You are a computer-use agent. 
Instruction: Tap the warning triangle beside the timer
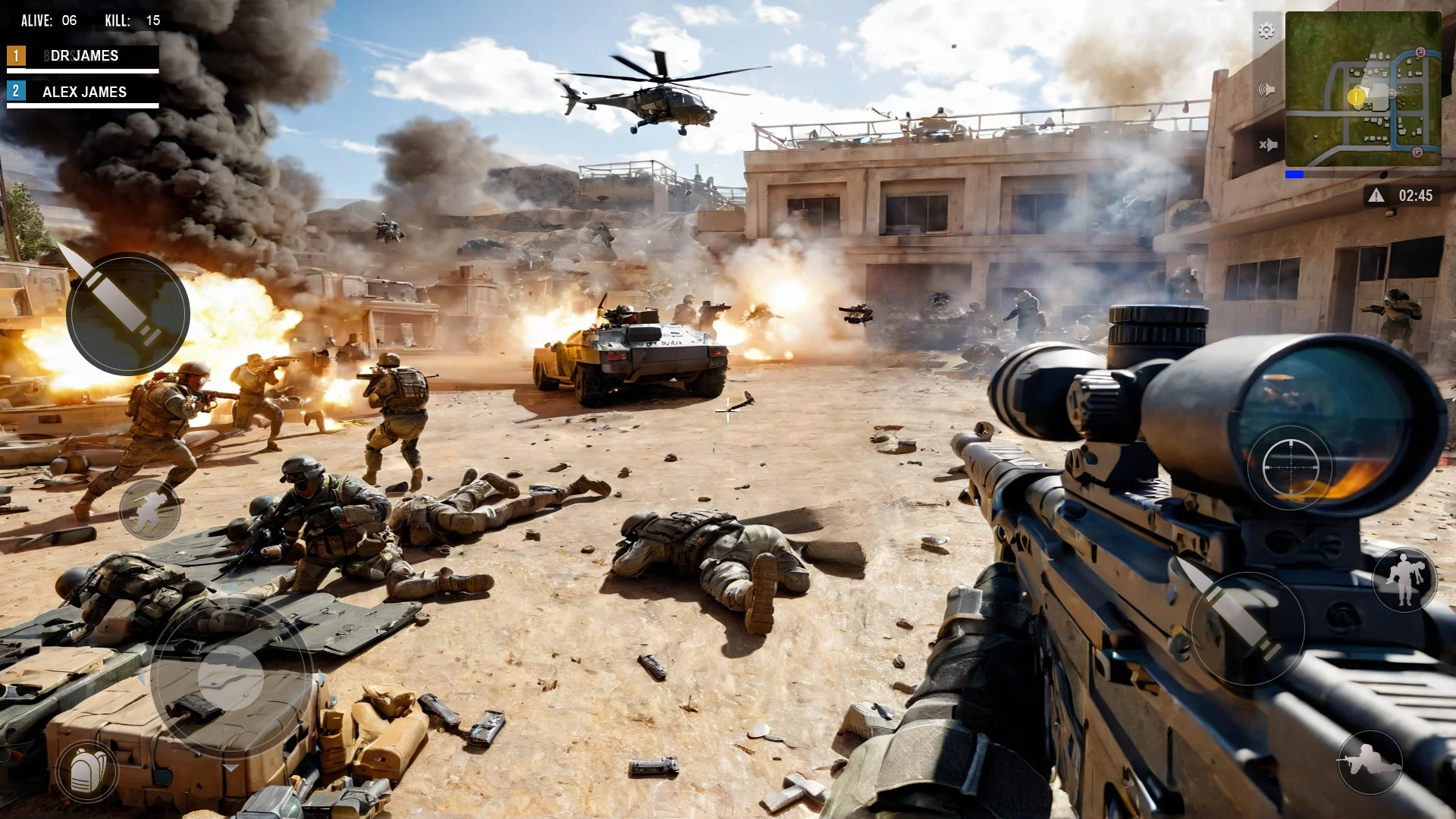click(1376, 195)
